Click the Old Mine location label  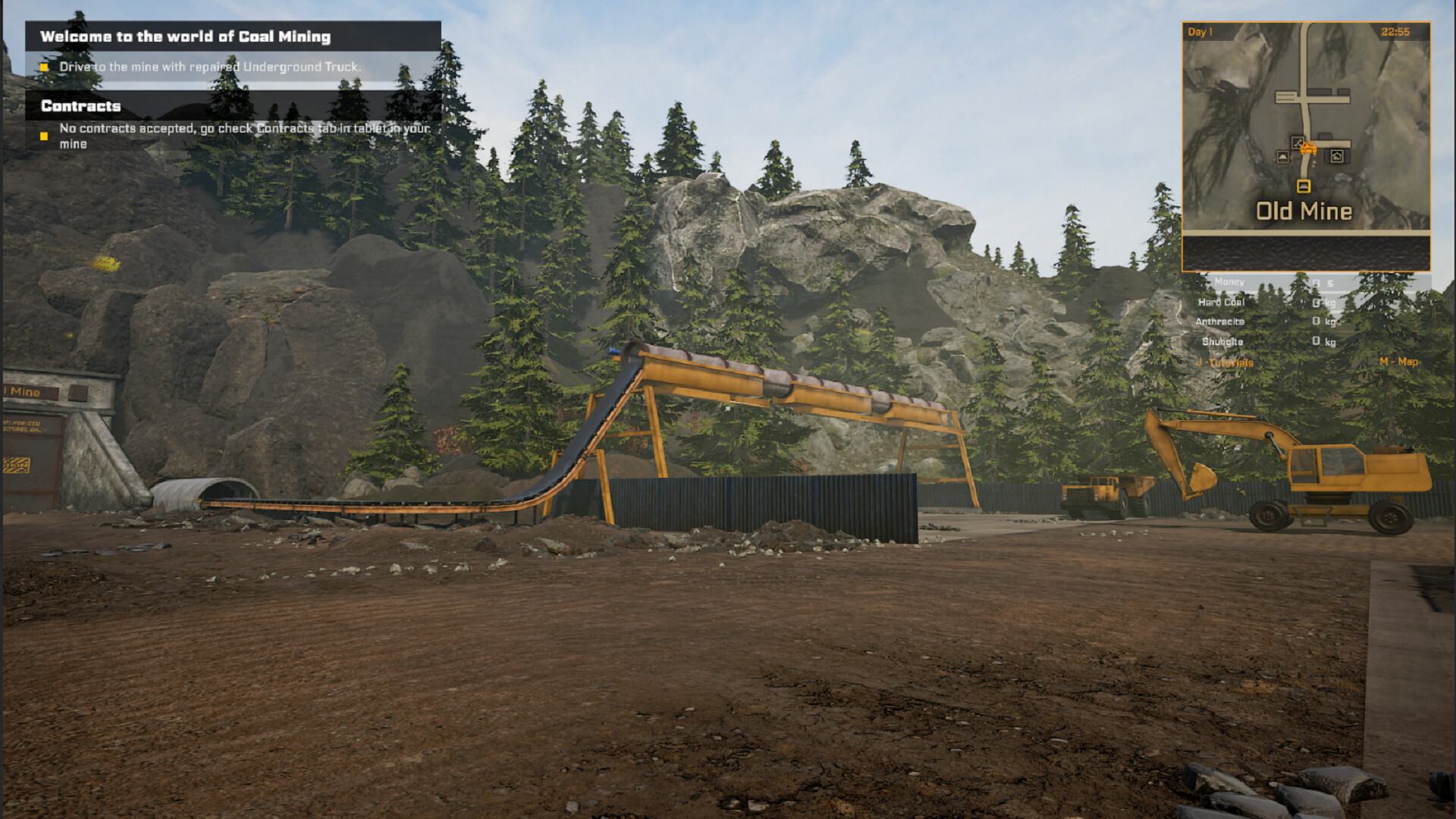pyautogui.click(x=1304, y=210)
